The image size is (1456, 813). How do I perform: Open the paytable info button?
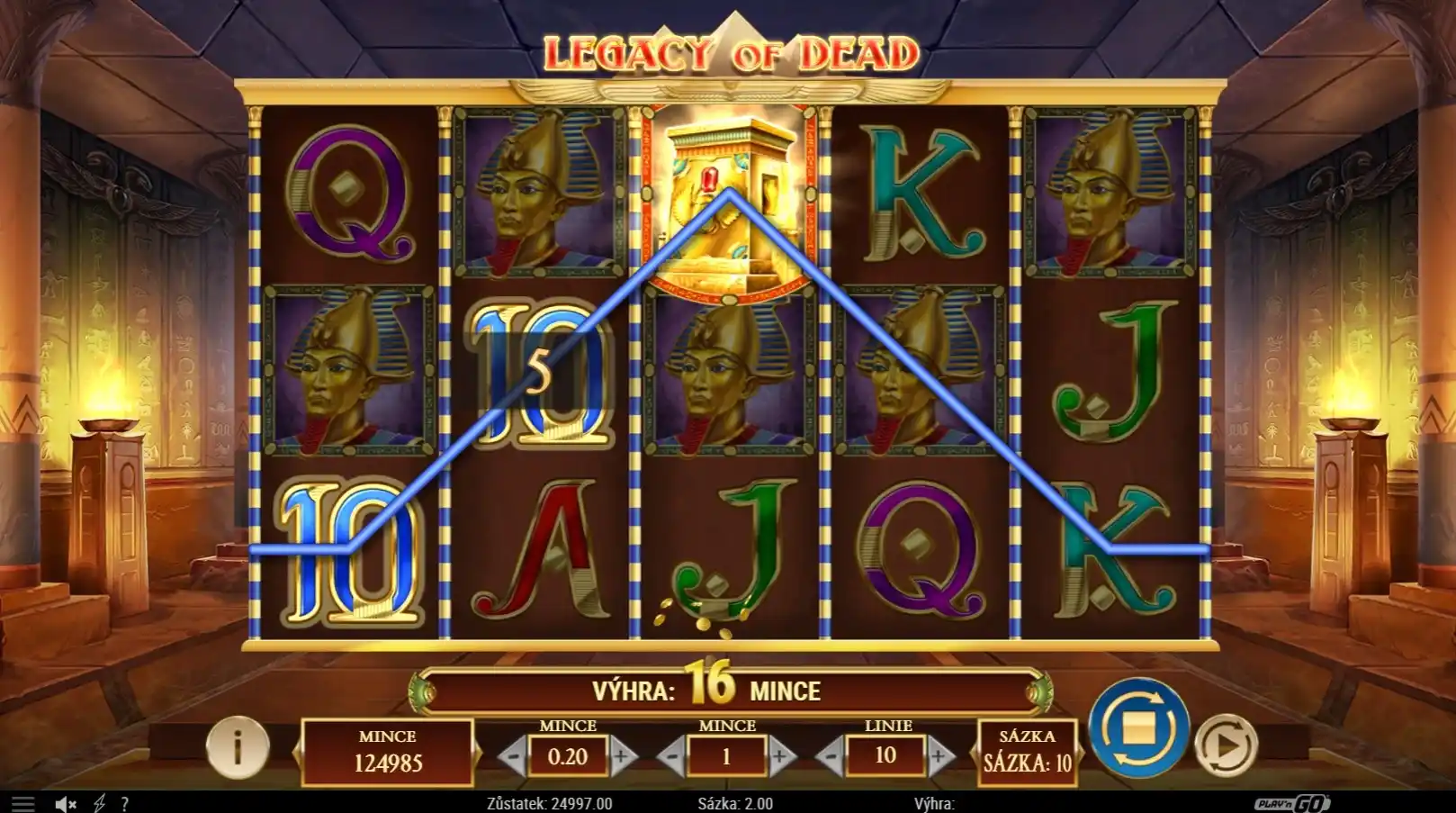238,746
